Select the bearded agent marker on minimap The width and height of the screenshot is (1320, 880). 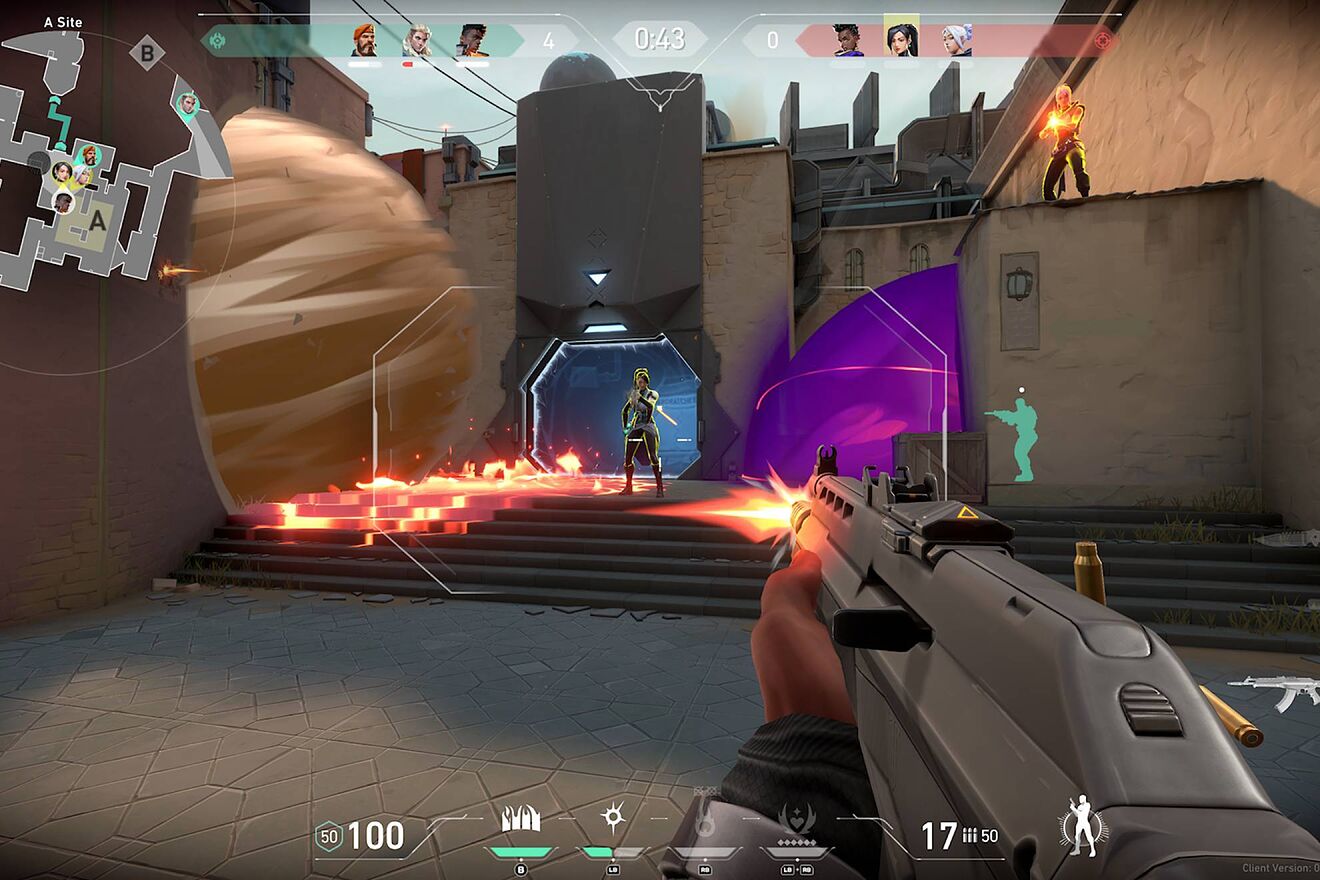[x=89, y=155]
